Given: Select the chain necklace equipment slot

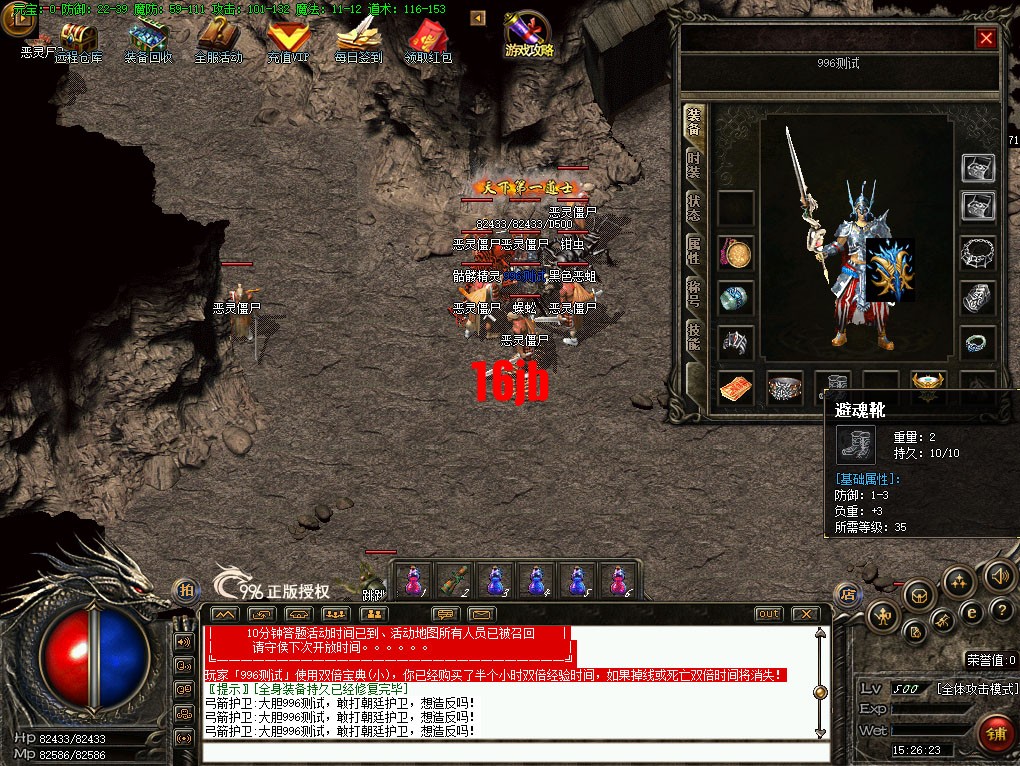Looking at the screenshot, I should click(978, 253).
